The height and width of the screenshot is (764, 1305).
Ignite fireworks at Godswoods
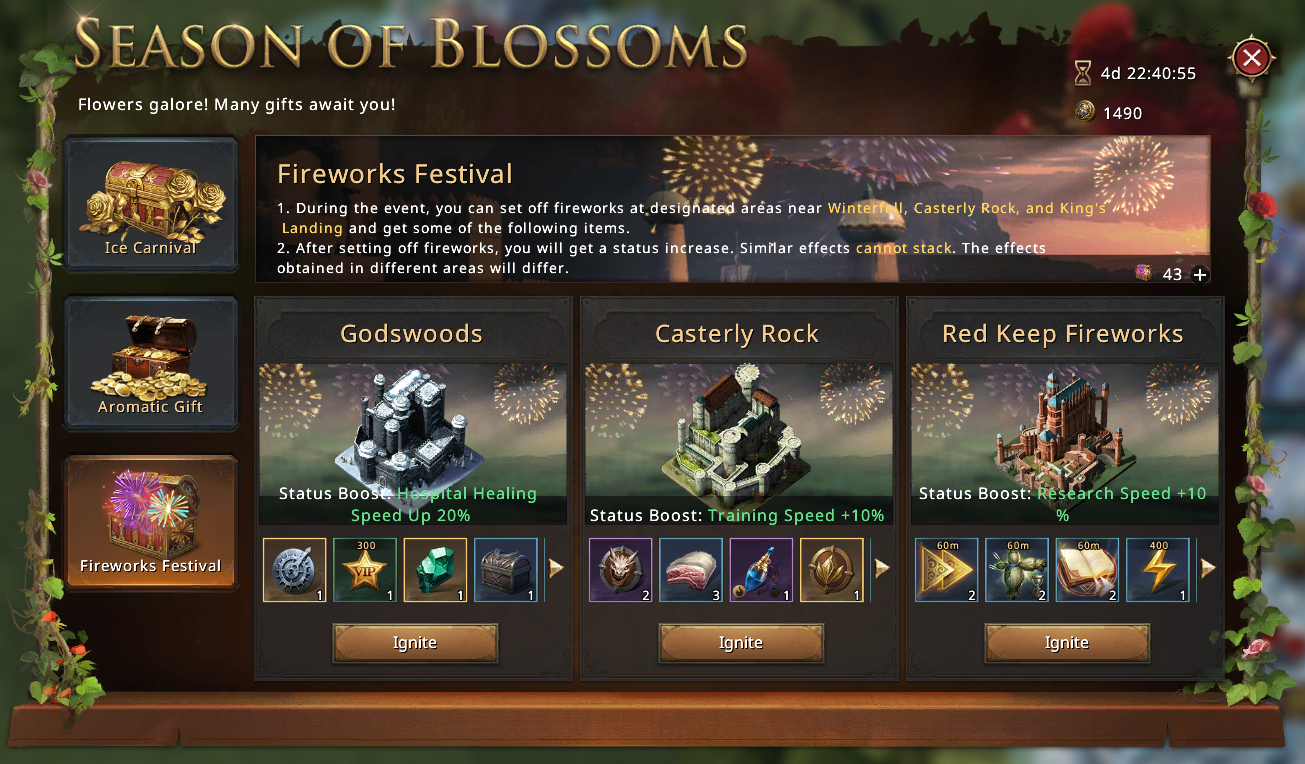(x=414, y=643)
